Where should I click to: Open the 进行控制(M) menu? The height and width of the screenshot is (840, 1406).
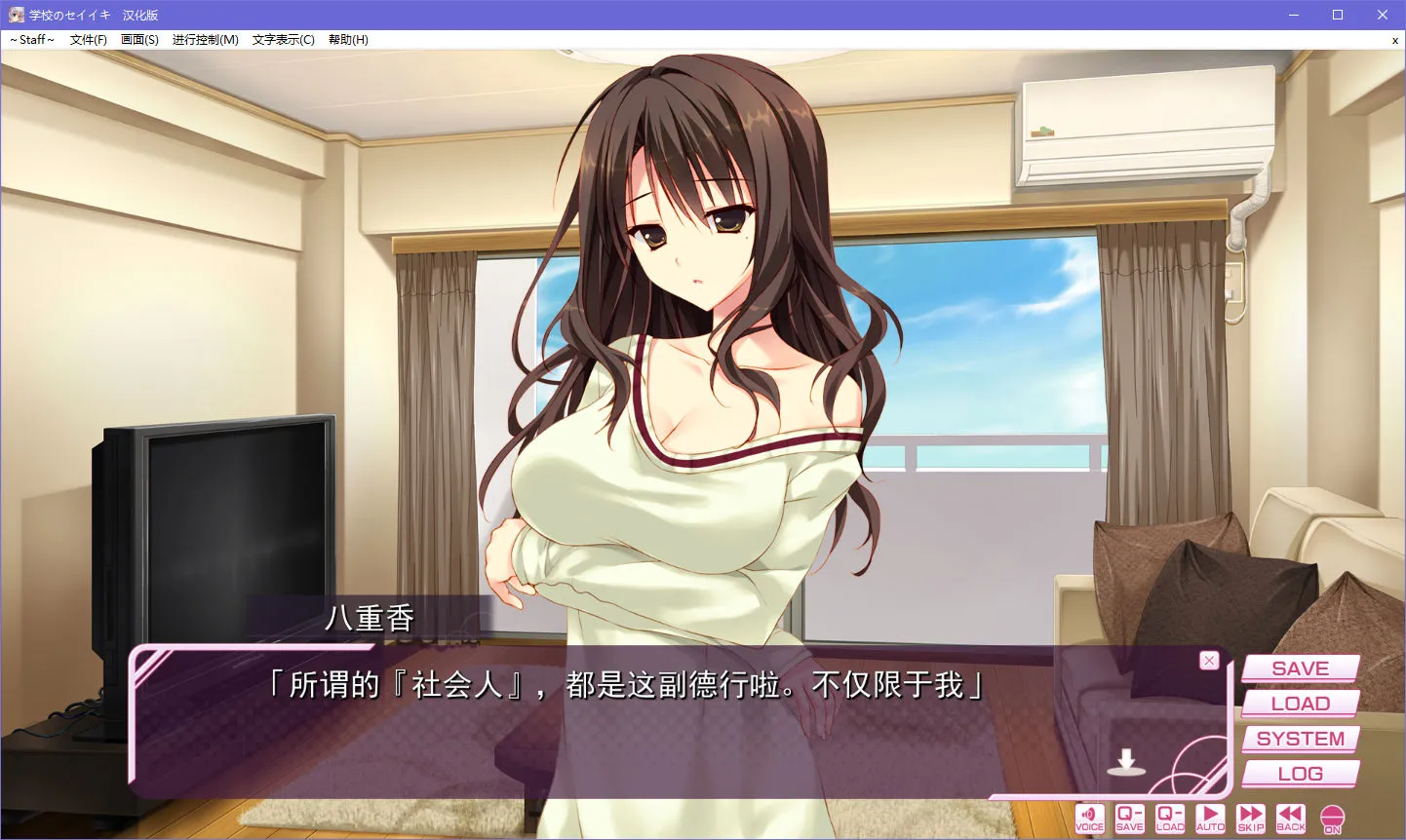[205, 40]
